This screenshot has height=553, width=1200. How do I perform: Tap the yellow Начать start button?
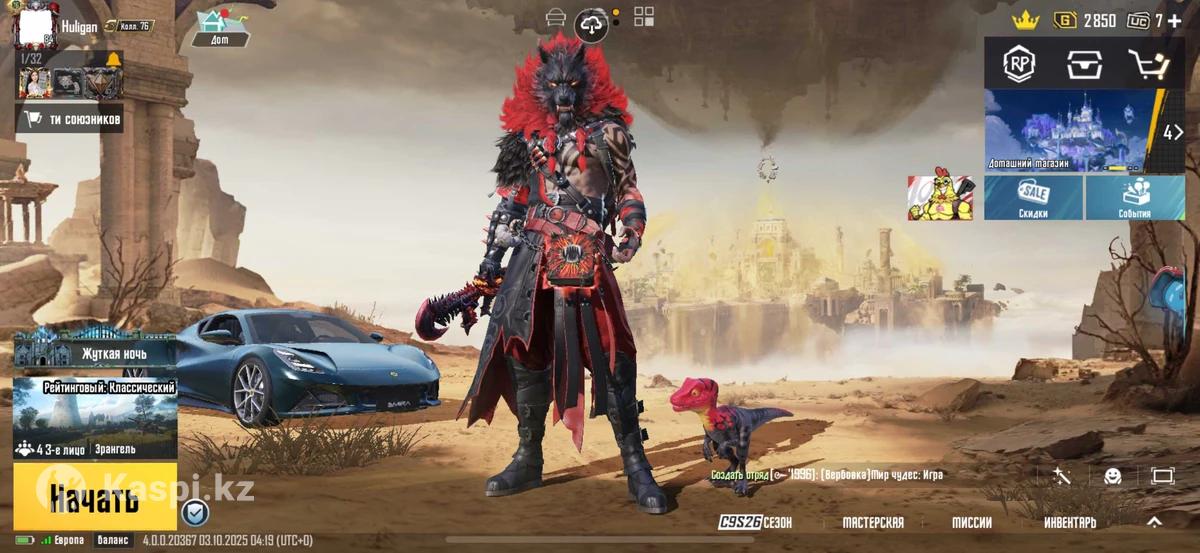coord(95,496)
